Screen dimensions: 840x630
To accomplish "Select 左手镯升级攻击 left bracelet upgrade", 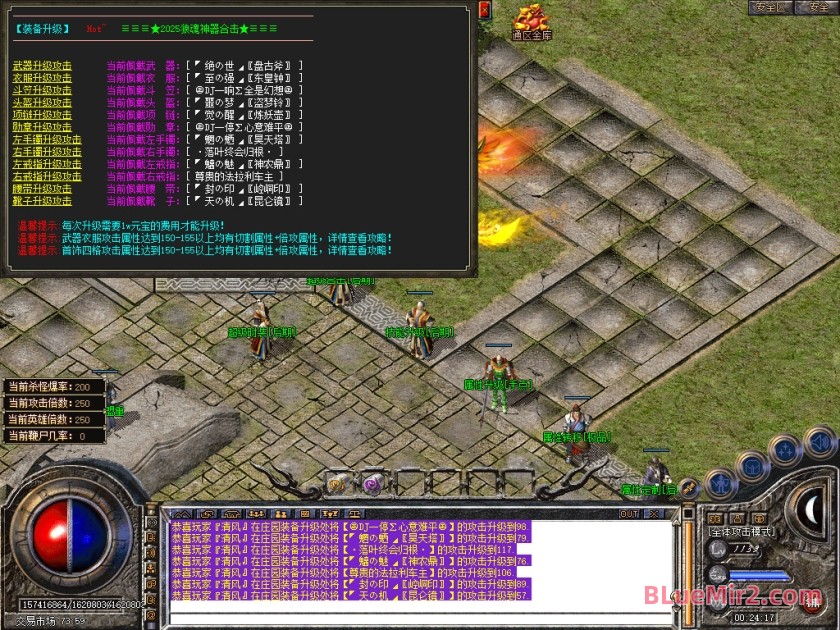I will (x=46, y=139).
